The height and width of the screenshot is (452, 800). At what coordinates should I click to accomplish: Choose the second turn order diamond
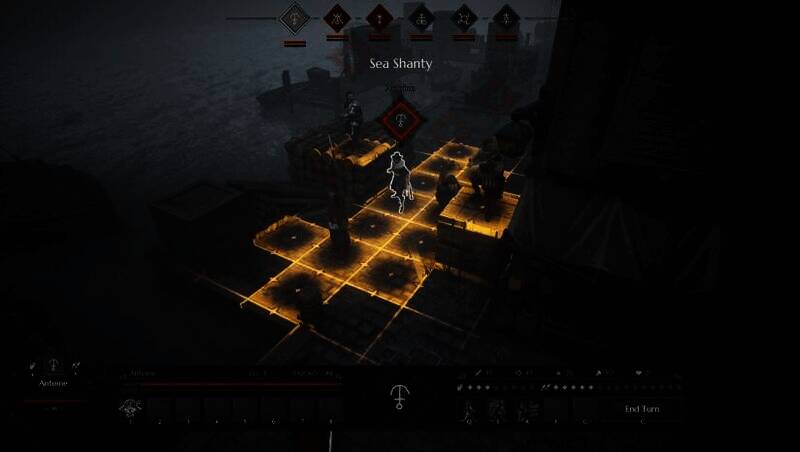(337, 18)
